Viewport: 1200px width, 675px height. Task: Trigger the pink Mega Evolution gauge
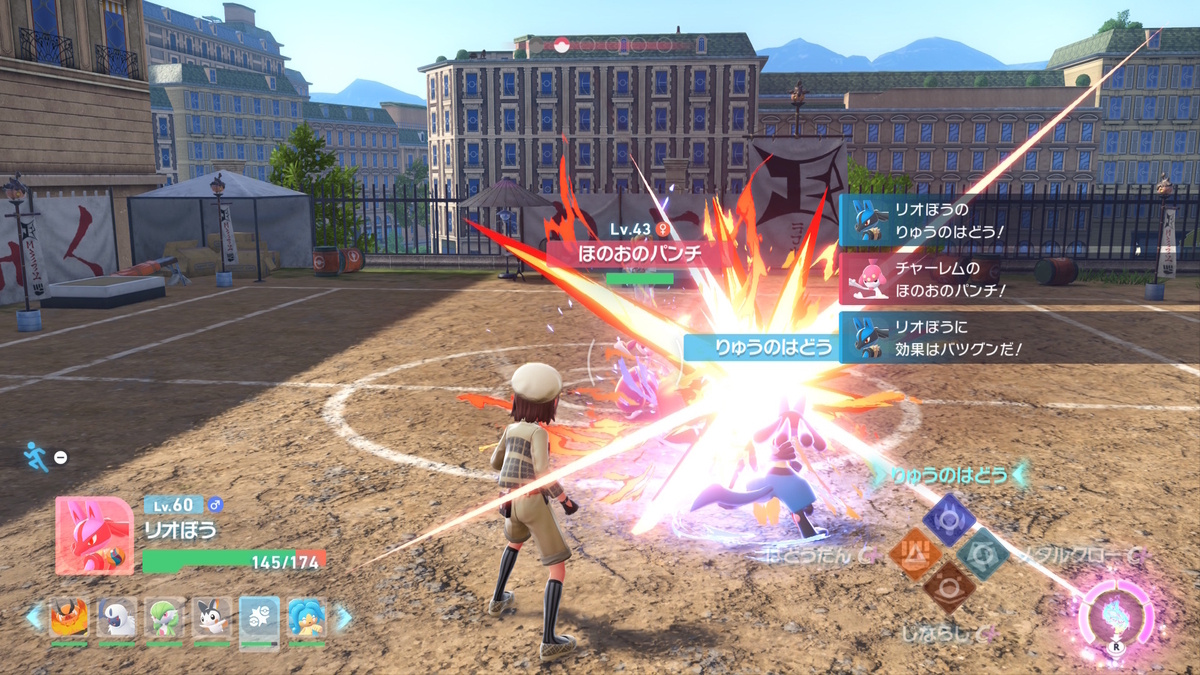pos(1118,612)
